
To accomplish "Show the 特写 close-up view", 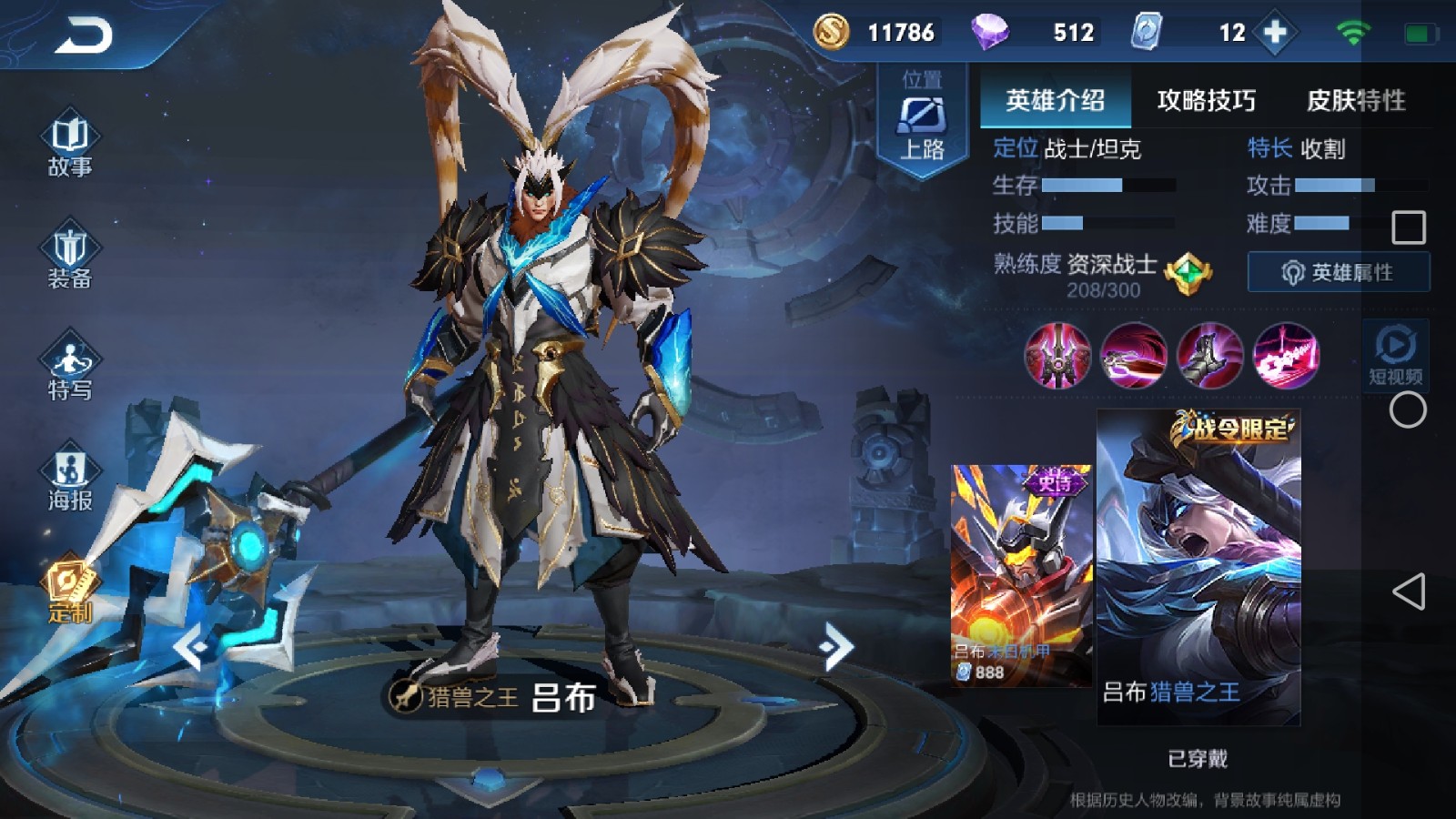I will [x=70, y=368].
